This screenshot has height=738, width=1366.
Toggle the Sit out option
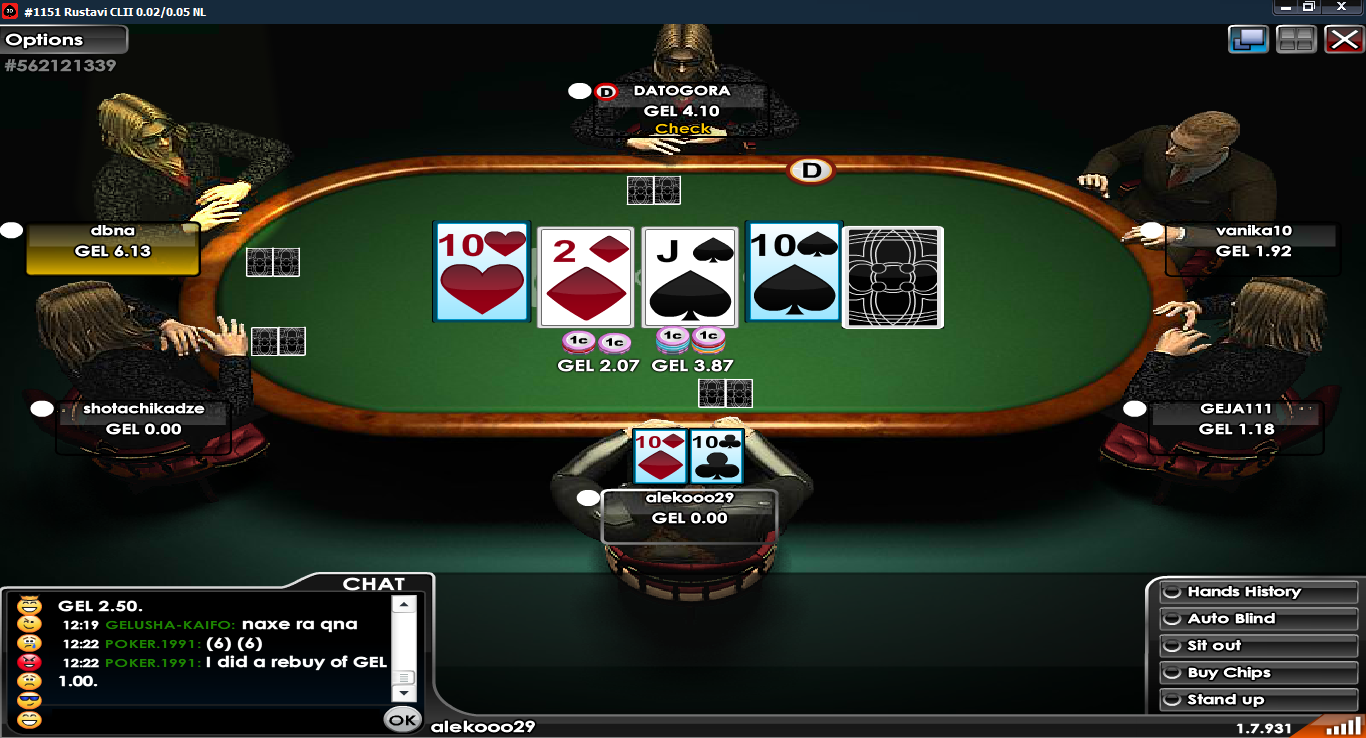tap(1257, 646)
